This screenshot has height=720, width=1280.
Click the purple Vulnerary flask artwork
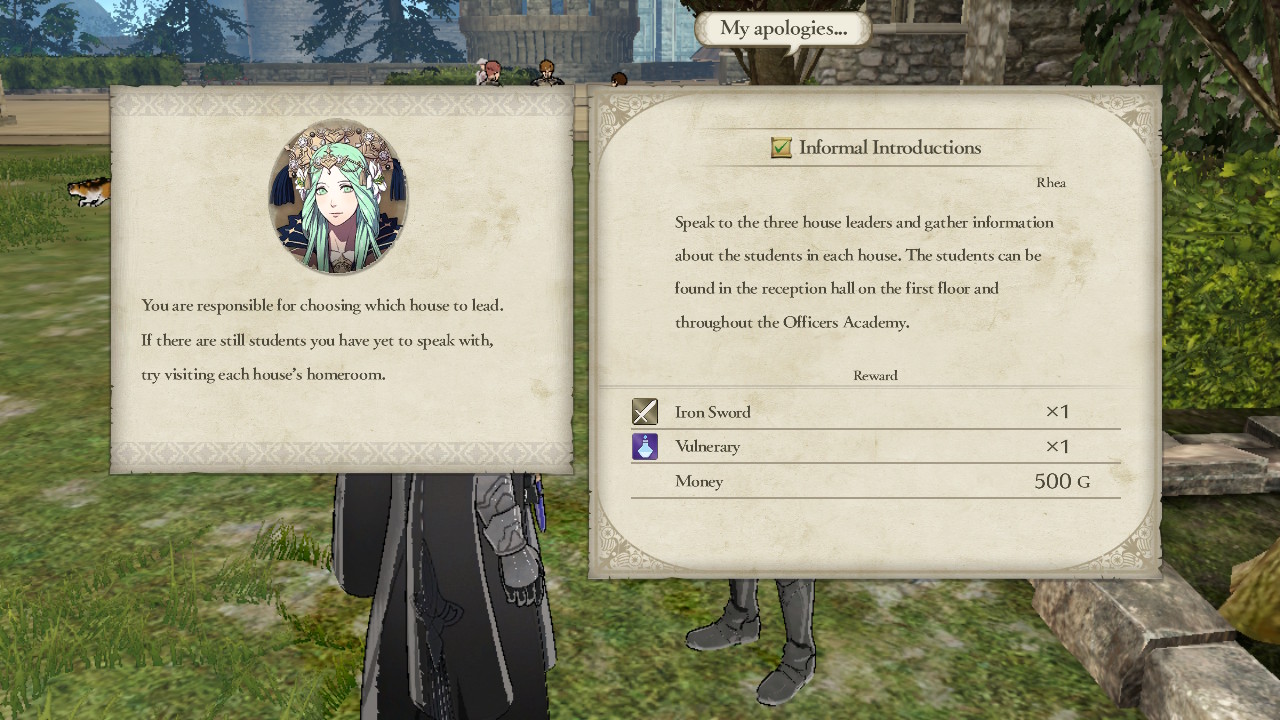click(x=645, y=446)
